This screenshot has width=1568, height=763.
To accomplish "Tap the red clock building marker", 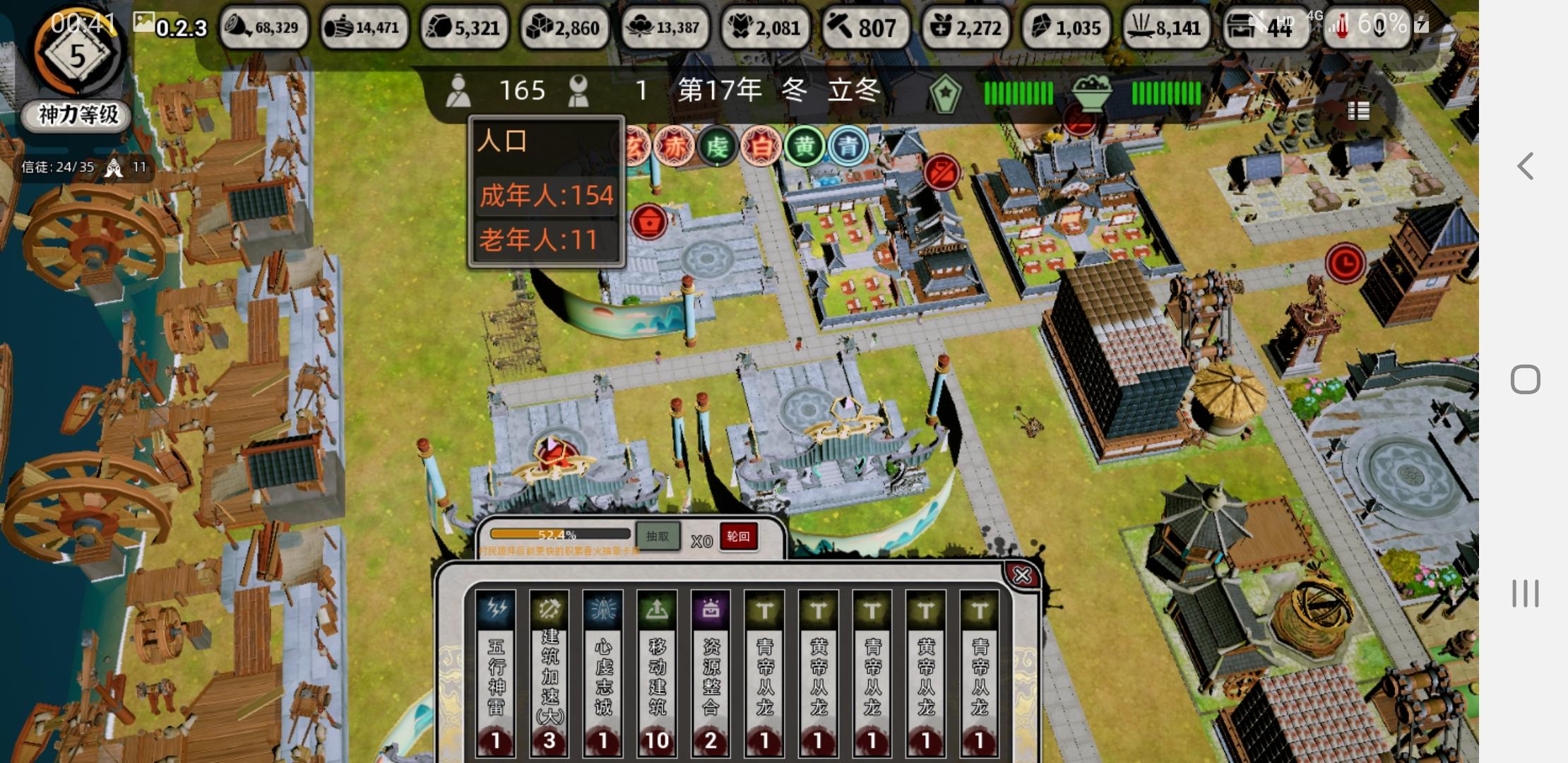I will point(1345,263).
